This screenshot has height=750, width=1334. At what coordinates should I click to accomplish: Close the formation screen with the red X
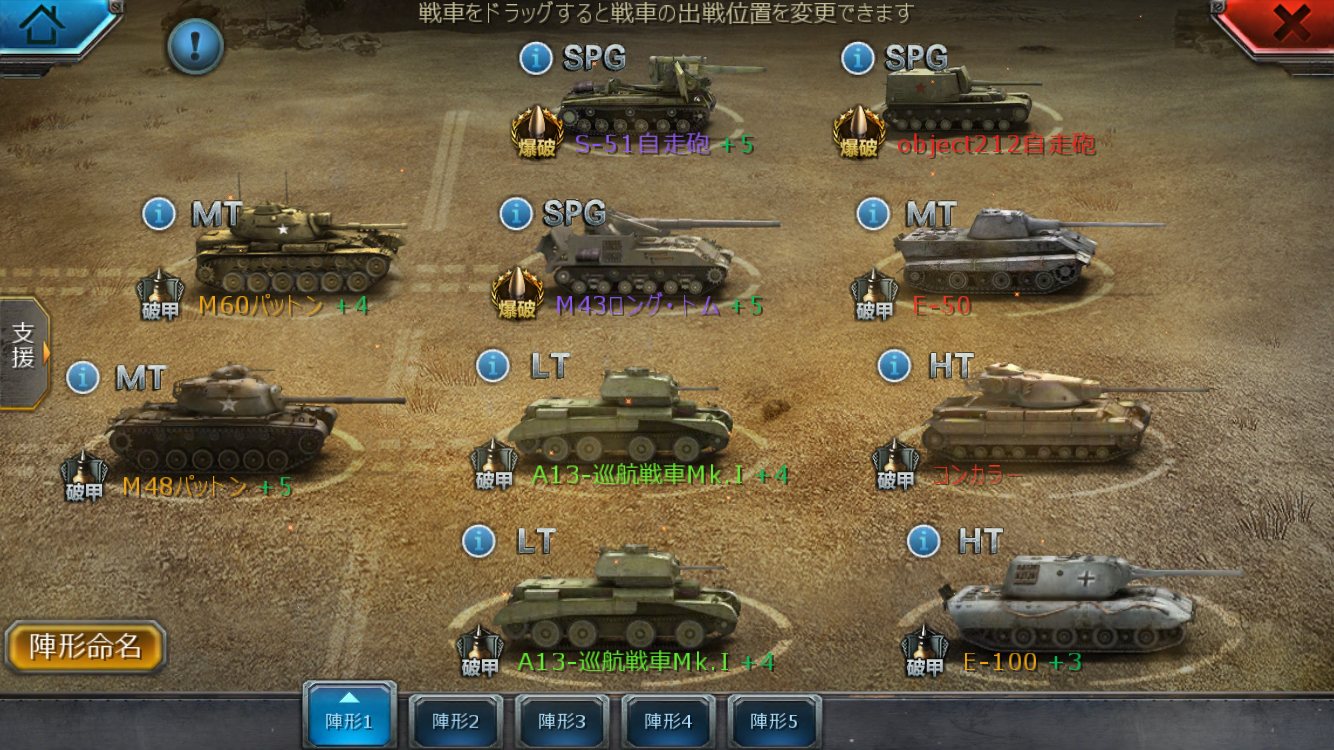pos(1291,25)
